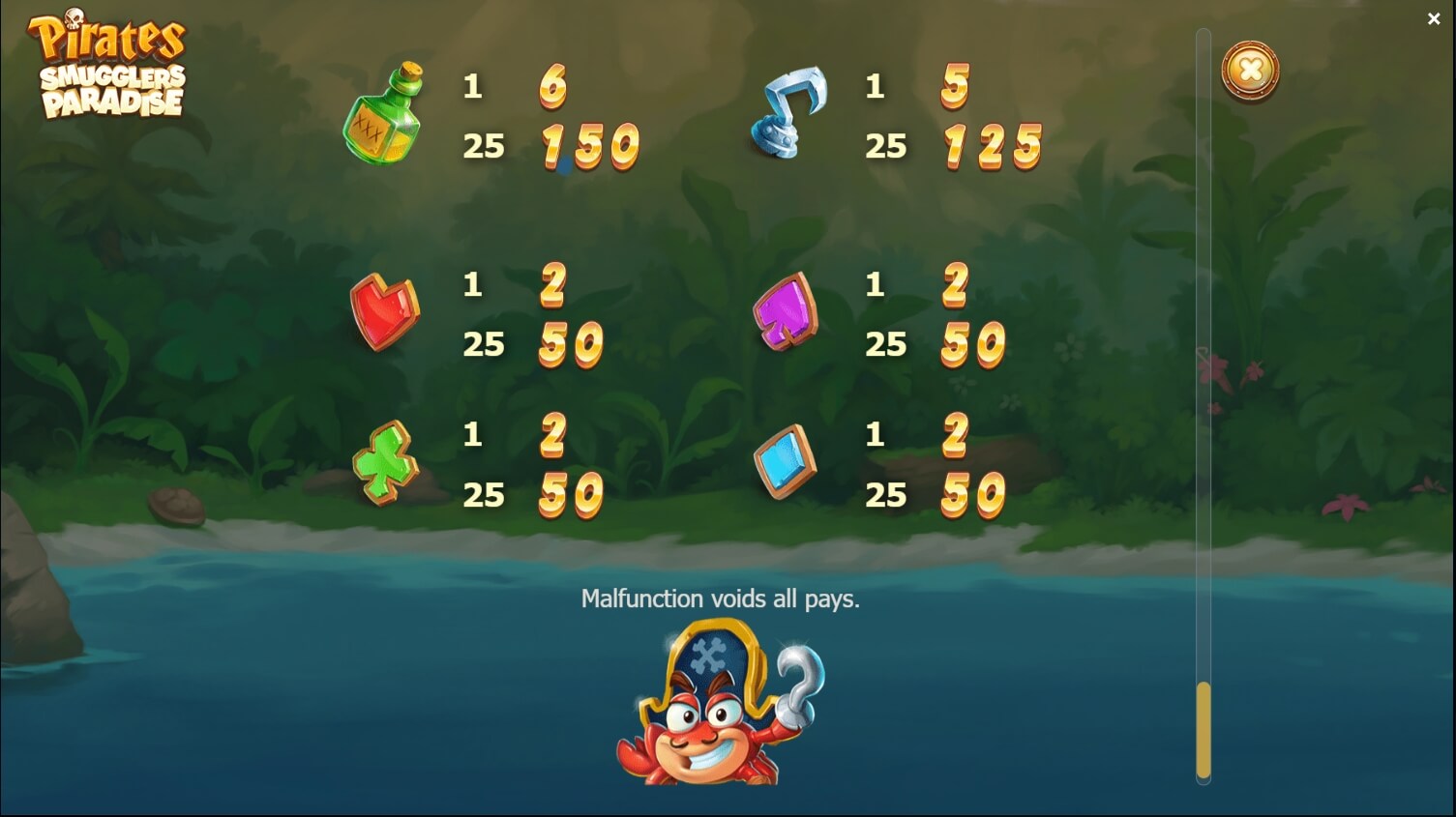Viewport: 1456px width, 817px height.
Task: Click the 150 payout value for bottle
Action: click(588, 145)
